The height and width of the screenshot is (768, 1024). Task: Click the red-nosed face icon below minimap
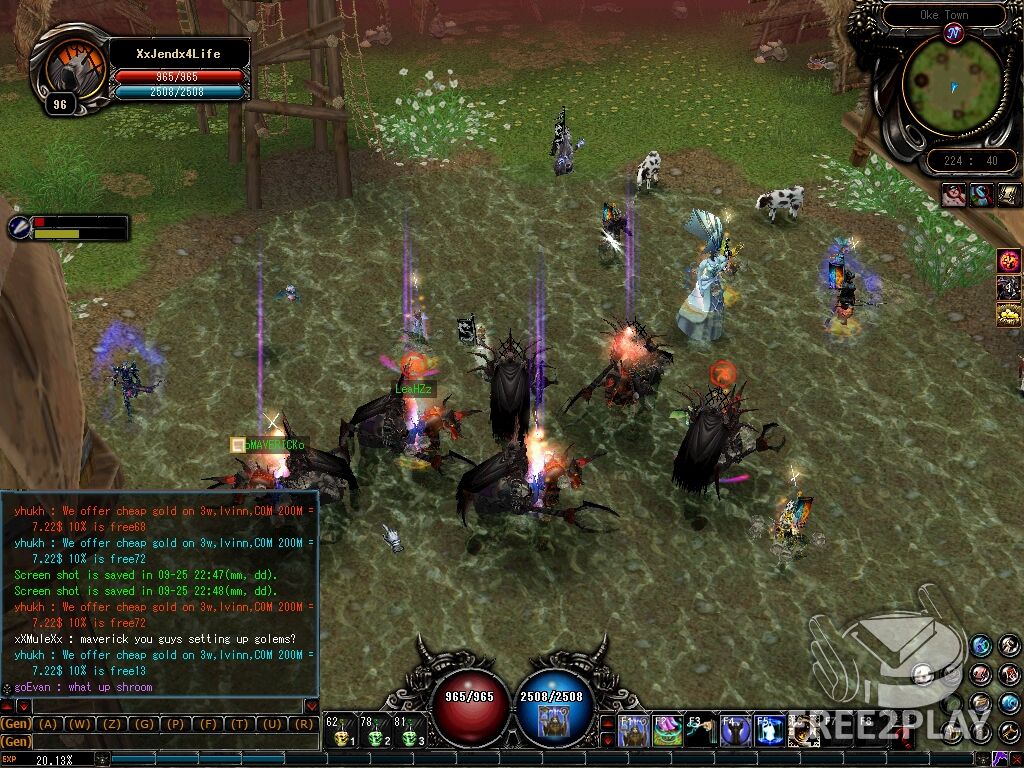952,195
